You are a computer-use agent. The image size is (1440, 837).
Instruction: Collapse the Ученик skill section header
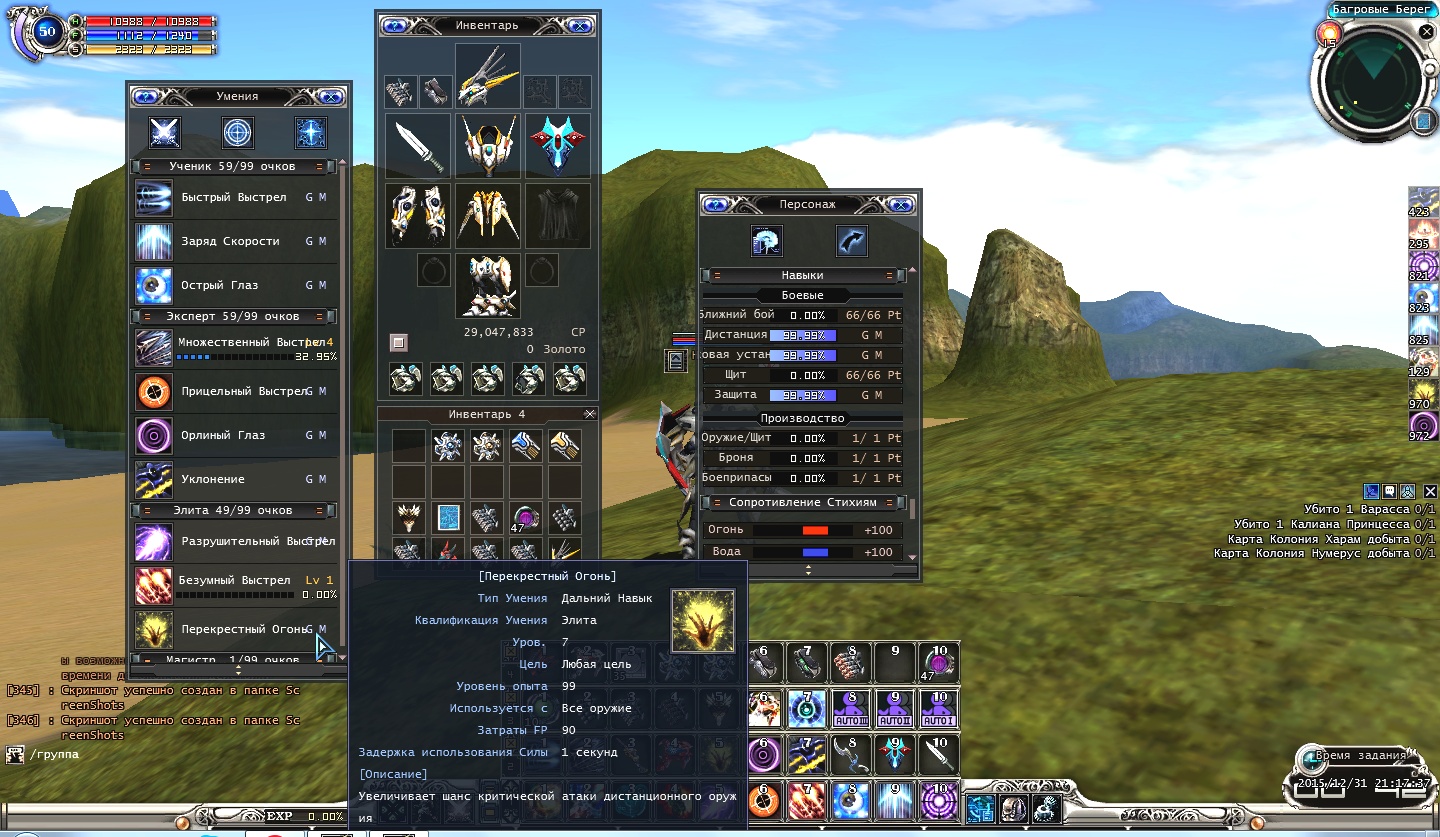tap(233, 167)
